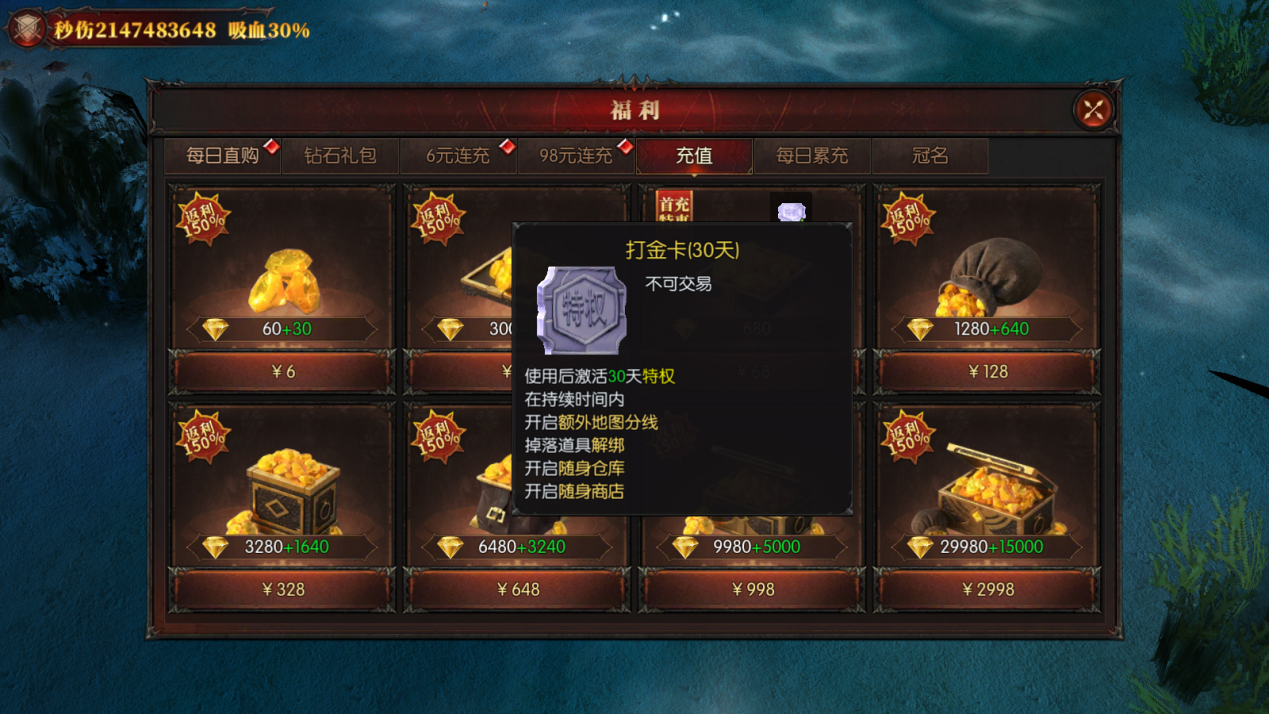The height and width of the screenshot is (714, 1269).
Task: Select the 6元连充 tab
Action: (458, 156)
